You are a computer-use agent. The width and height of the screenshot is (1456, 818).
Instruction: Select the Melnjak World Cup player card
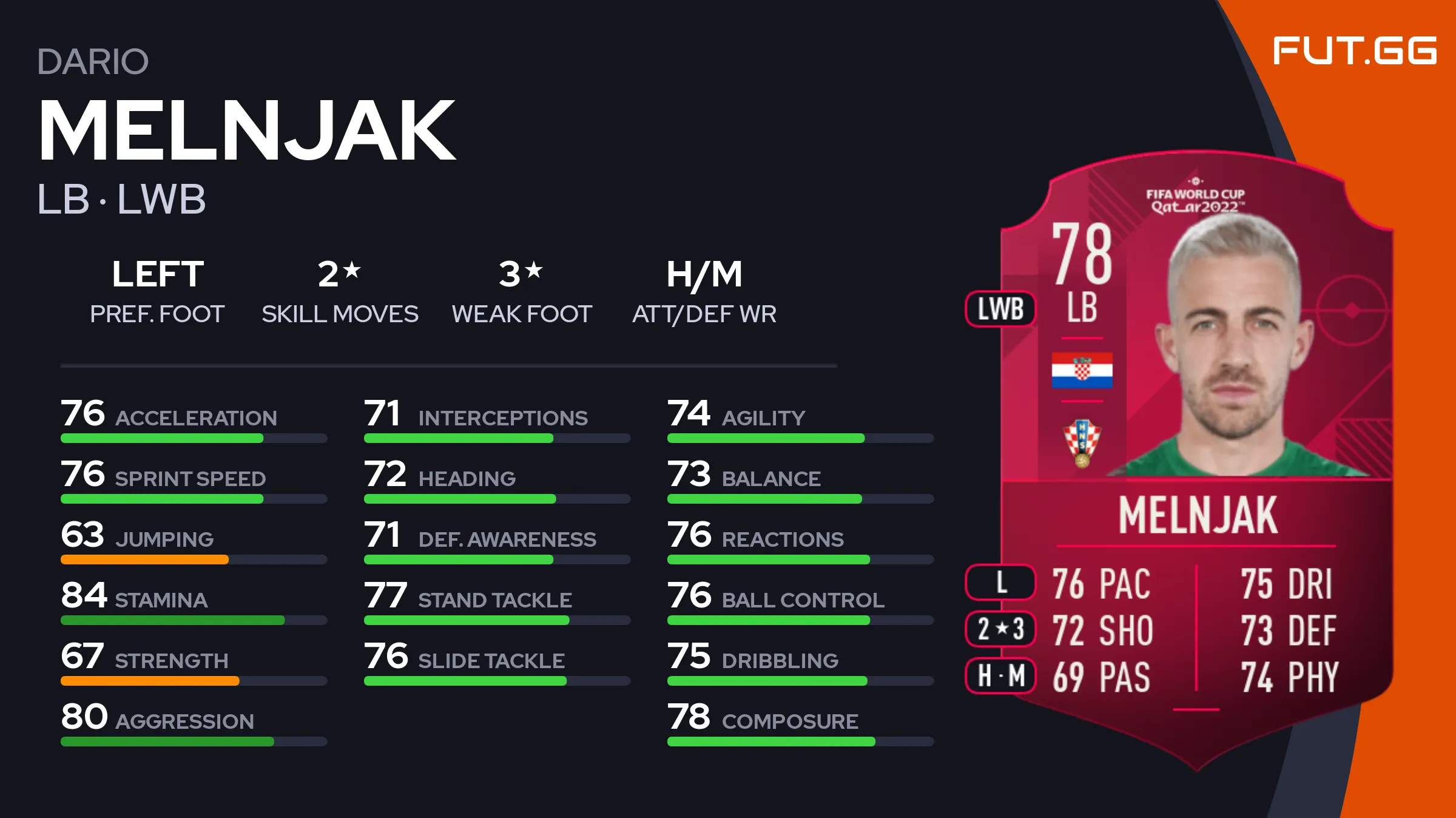point(1196,461)
